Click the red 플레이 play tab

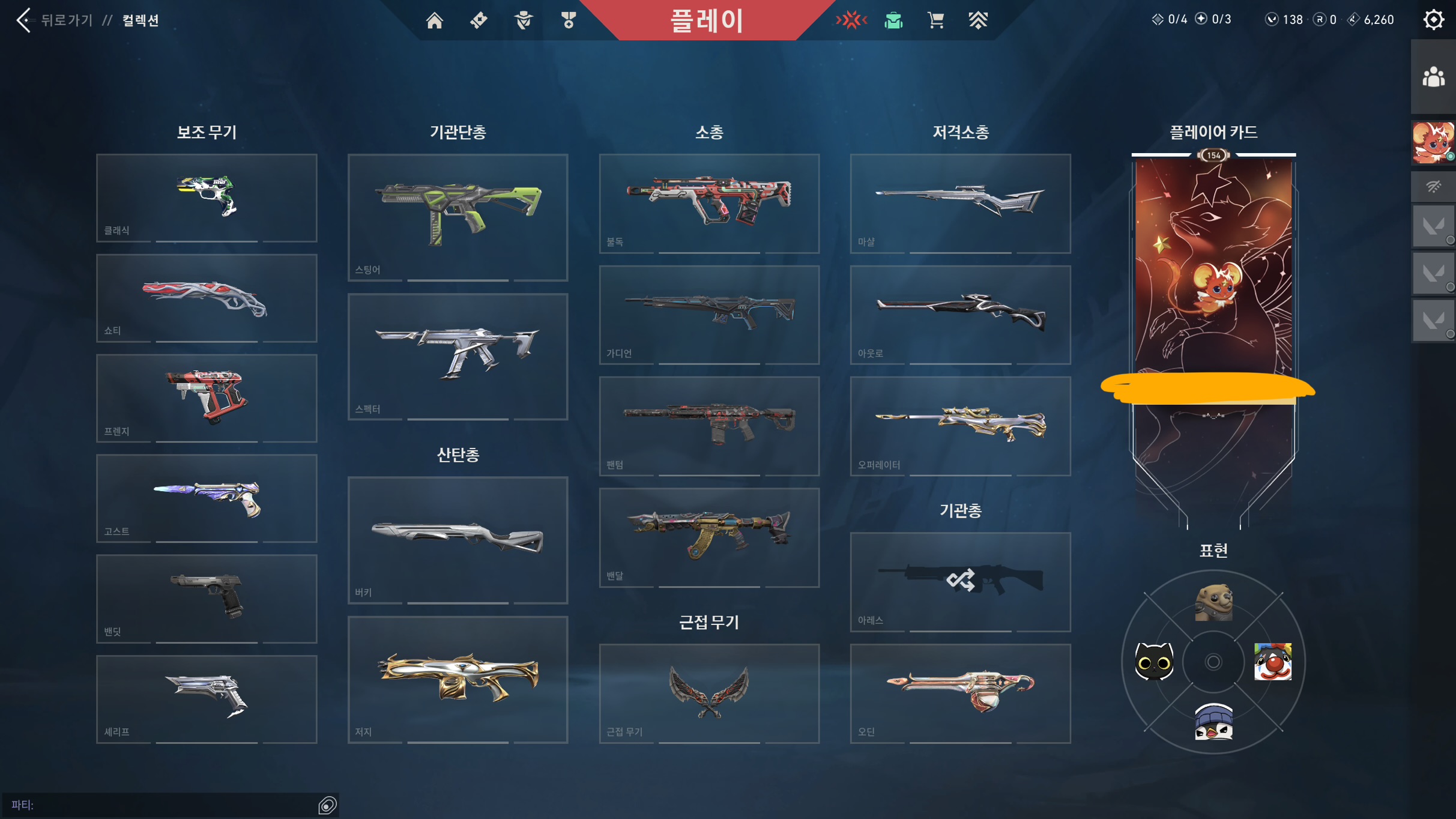707,20
